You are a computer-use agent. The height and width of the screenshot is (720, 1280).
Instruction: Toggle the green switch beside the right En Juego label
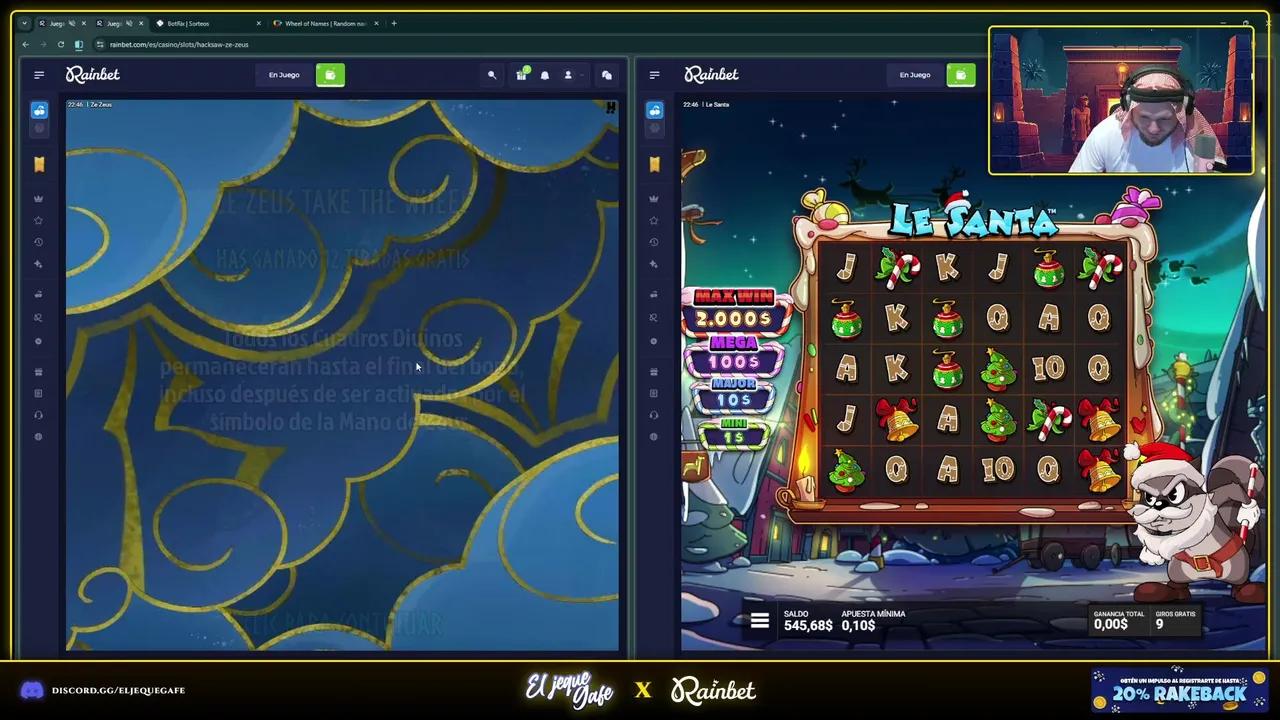[961, 75]
